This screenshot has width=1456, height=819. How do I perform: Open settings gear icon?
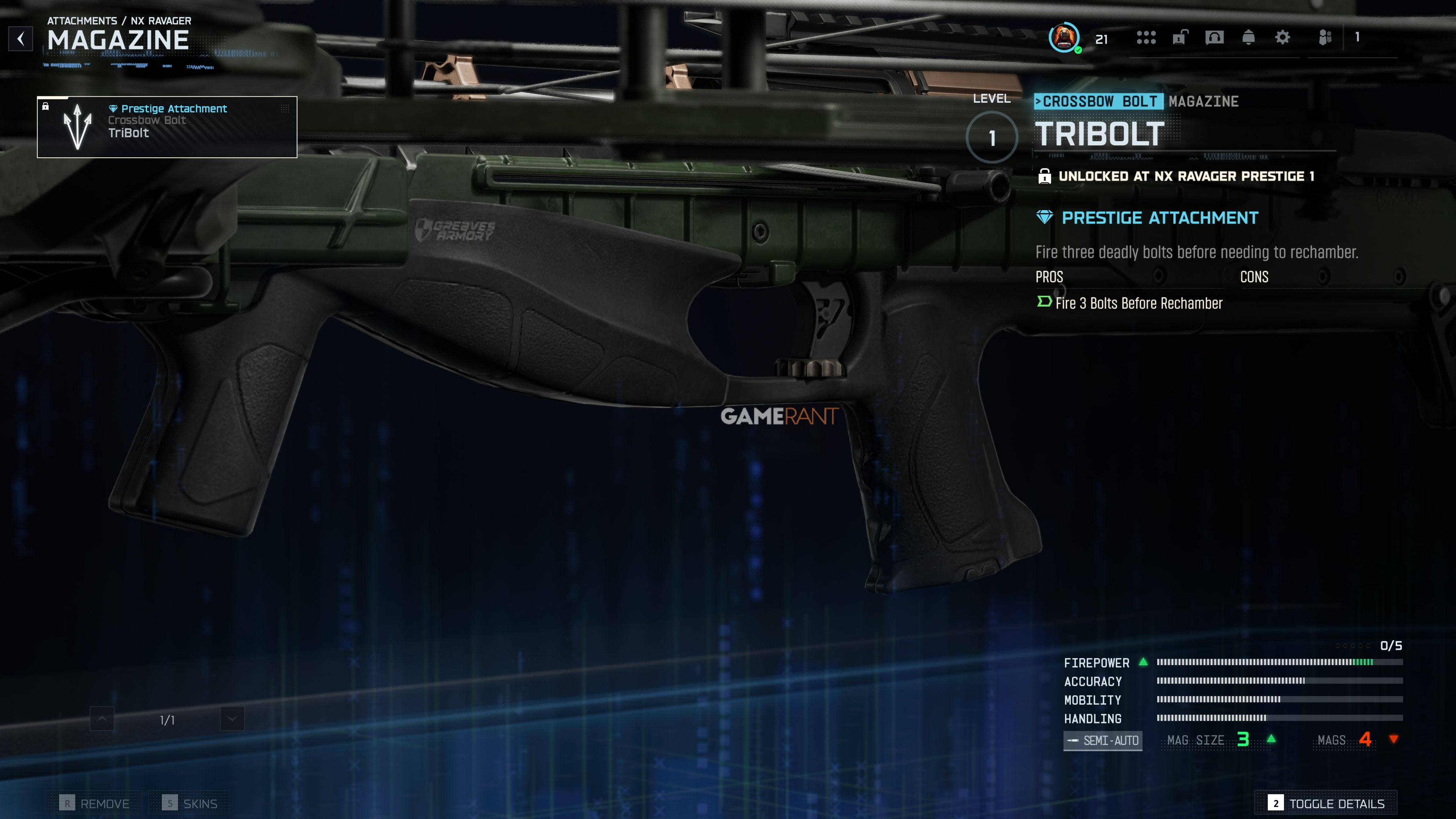[1282, 38]
